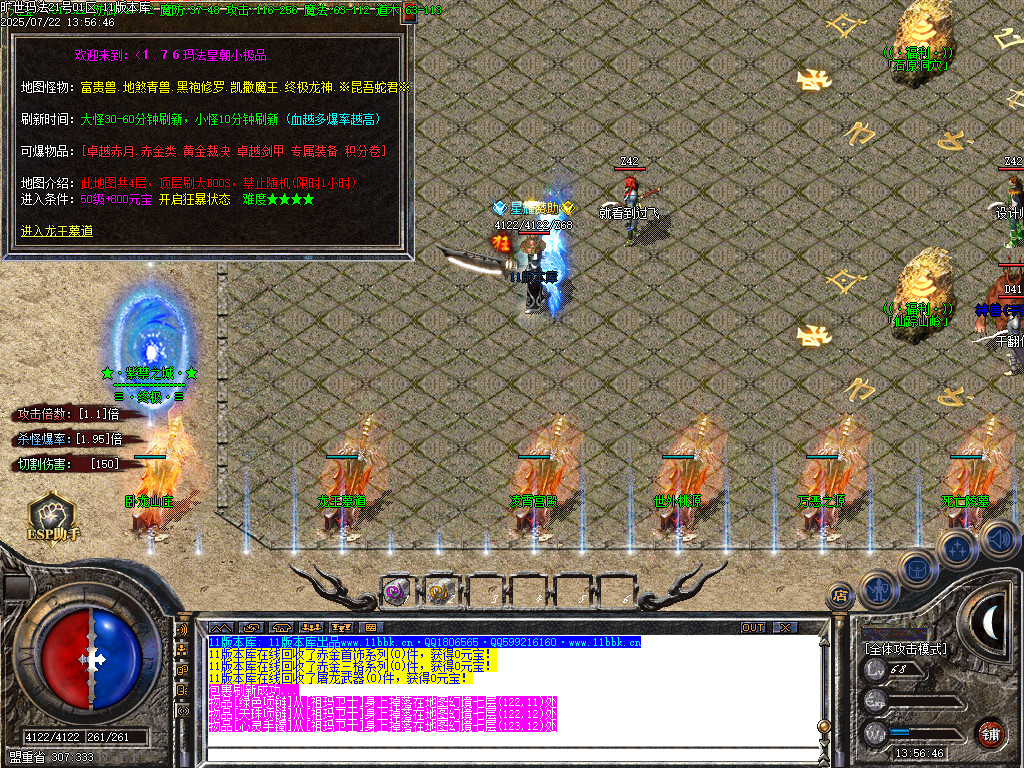Click the red 铺 stall button
The height and width of the screenshot is (768, 1024).
click(990, 732)
